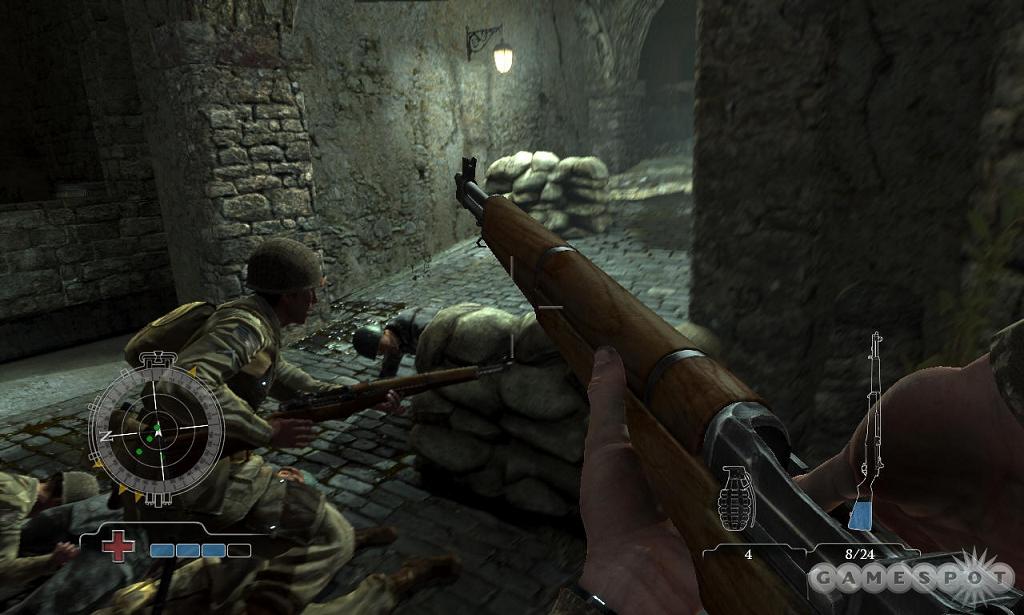The width and height of the screenshot is (1024, 615).
Task: Click the red cross health icon
Action: click(x=119, y=546)
